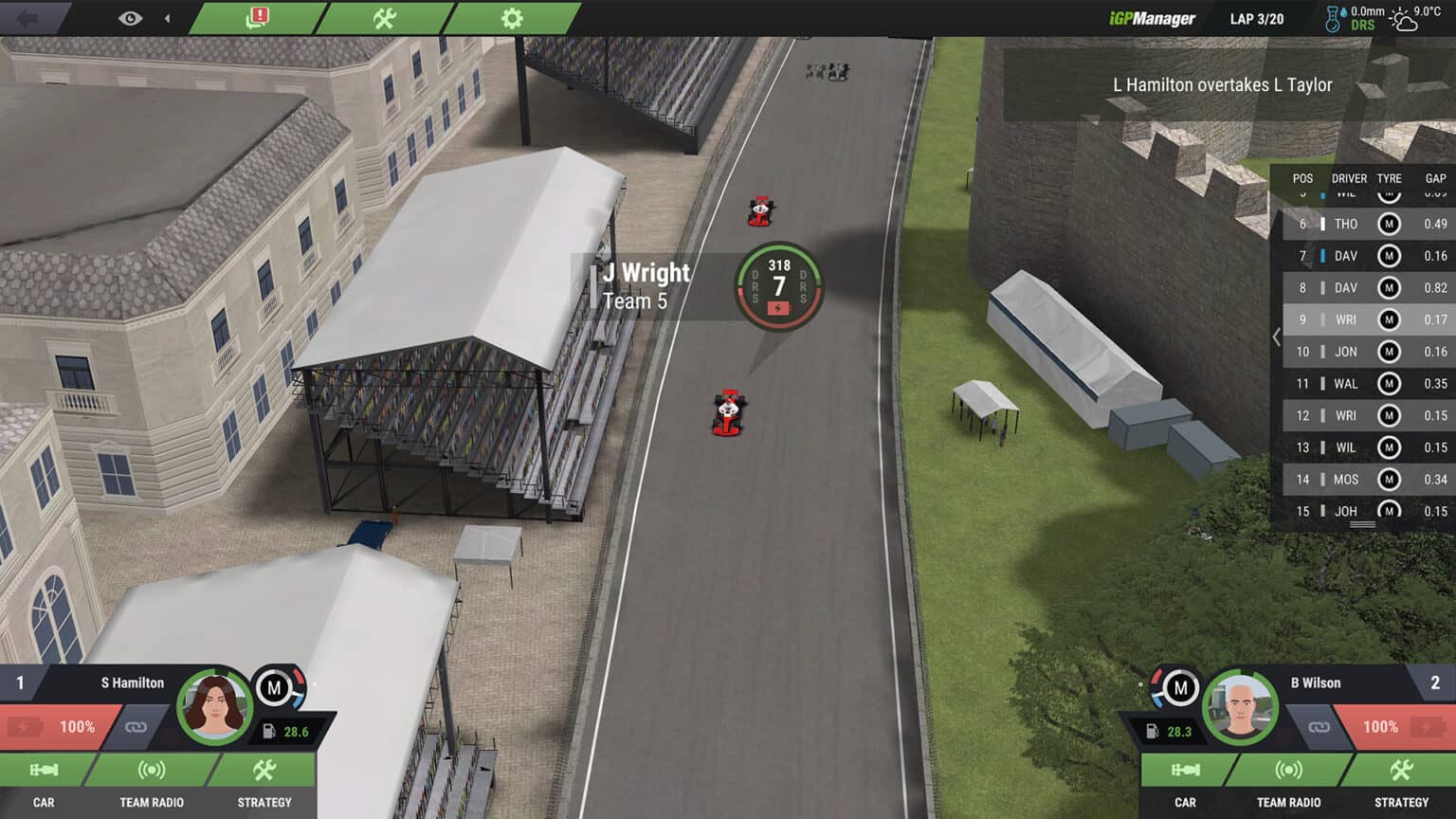Screen dimensions: 1456x819
Task: Toggle the eye visibility icon in the top bar
Action: (129, 16)
